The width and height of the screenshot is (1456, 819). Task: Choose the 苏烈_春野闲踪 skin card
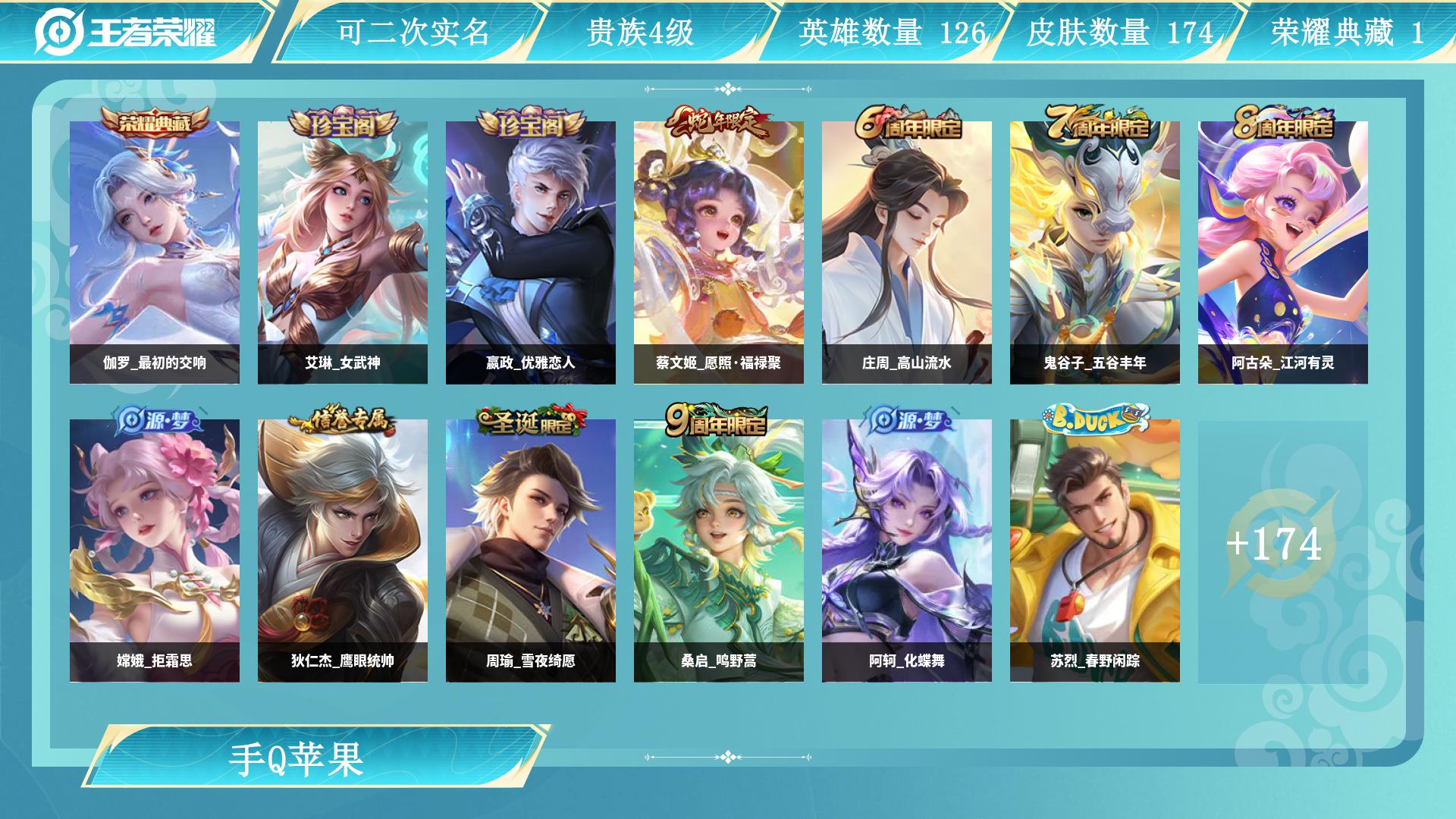coord(1095,550)
